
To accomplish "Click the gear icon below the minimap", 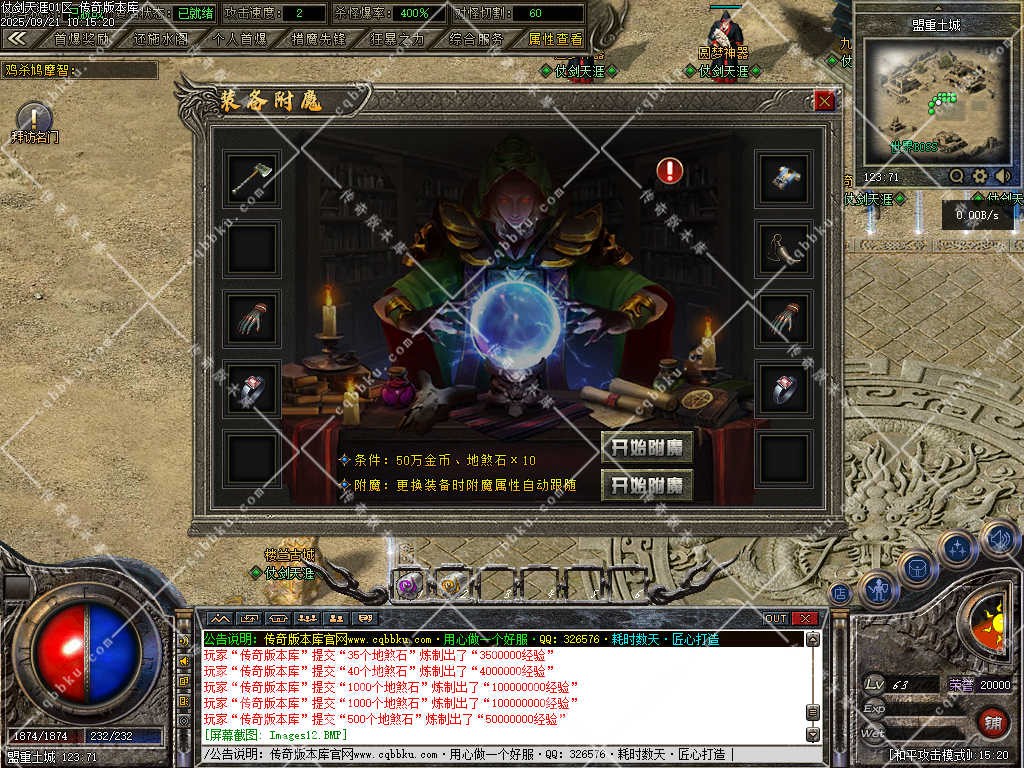I will pos(980,177).
